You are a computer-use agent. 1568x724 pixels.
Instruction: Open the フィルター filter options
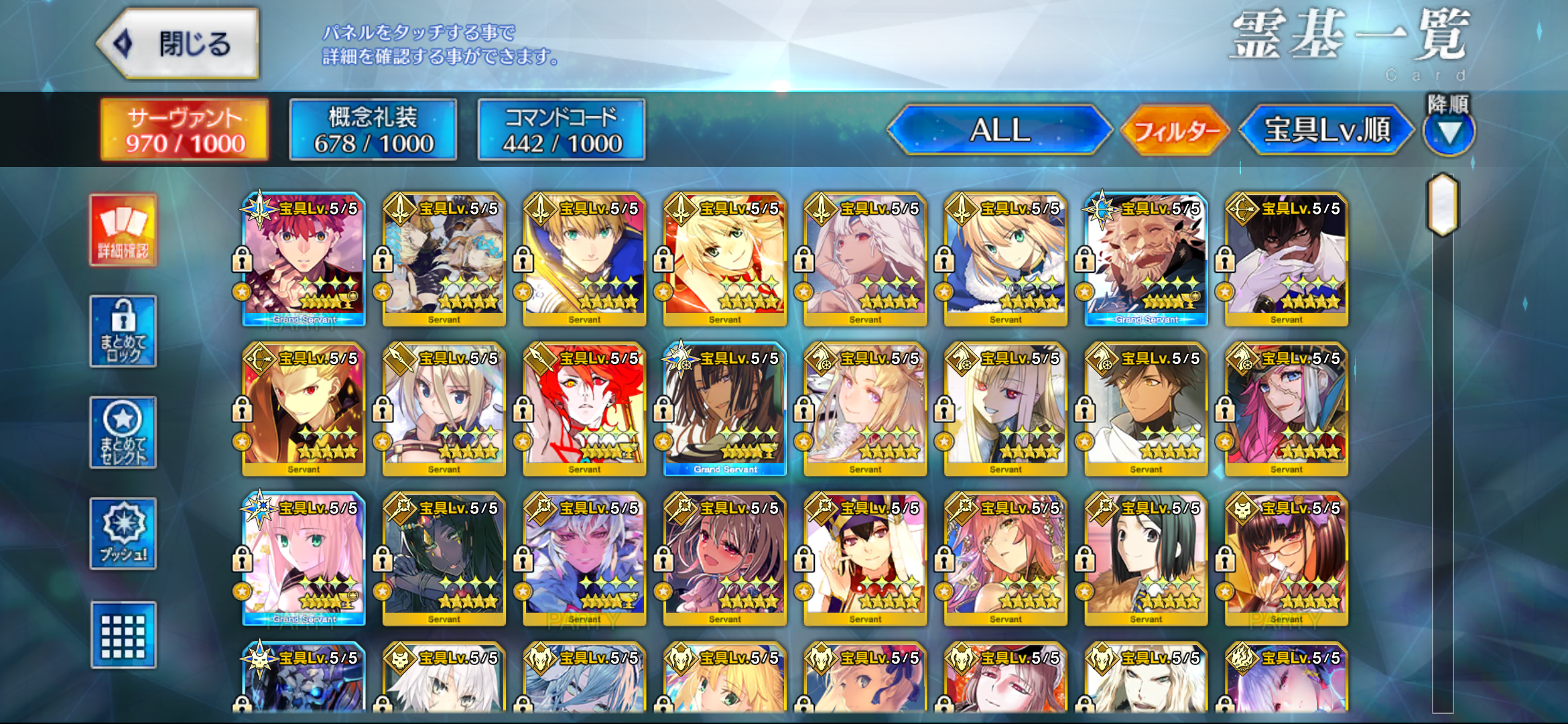(1176, 130)
